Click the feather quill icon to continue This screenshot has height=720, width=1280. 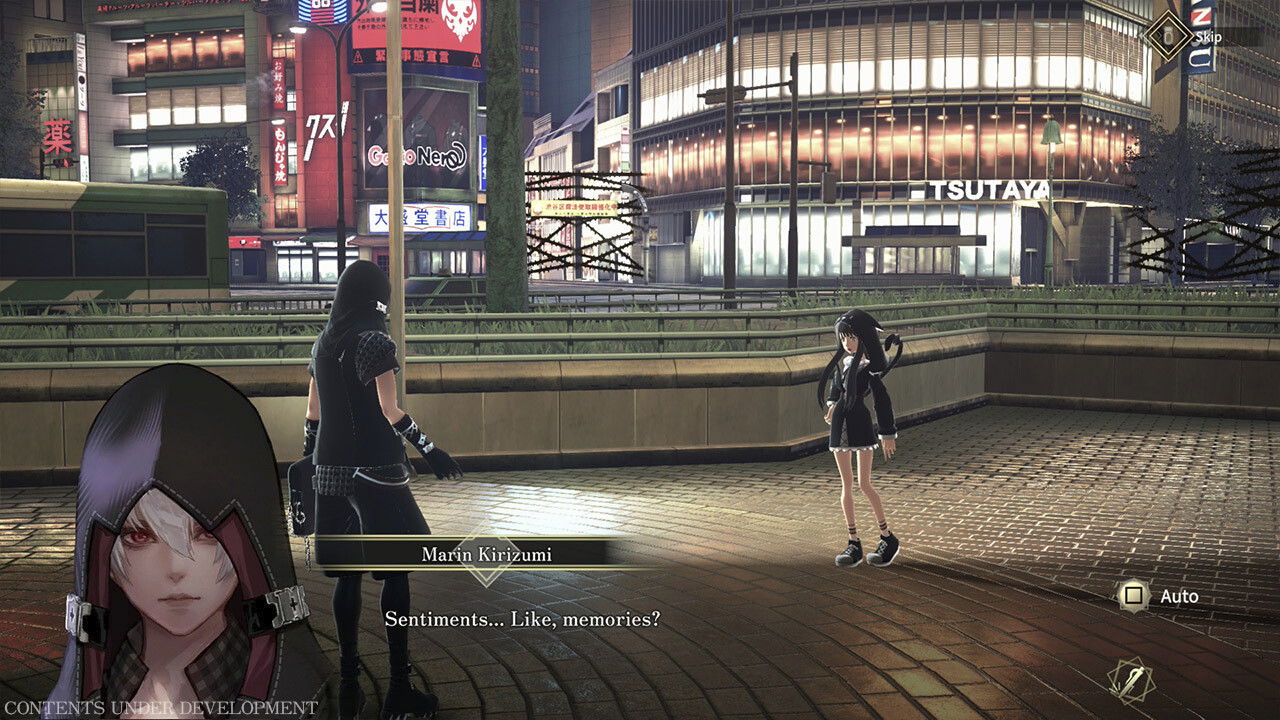point(1131,681)
